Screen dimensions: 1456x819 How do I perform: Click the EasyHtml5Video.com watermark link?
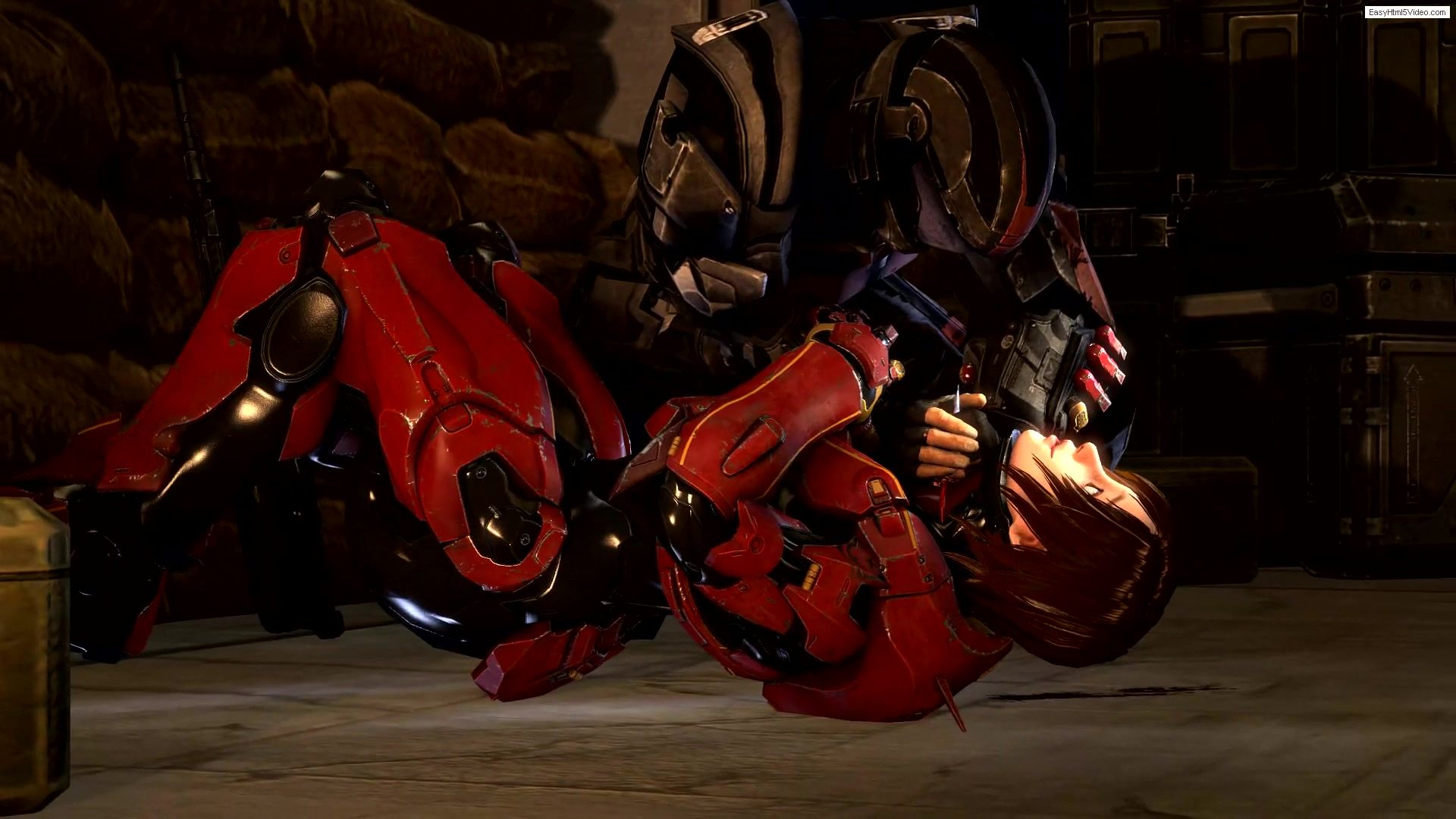point(1408,12)
